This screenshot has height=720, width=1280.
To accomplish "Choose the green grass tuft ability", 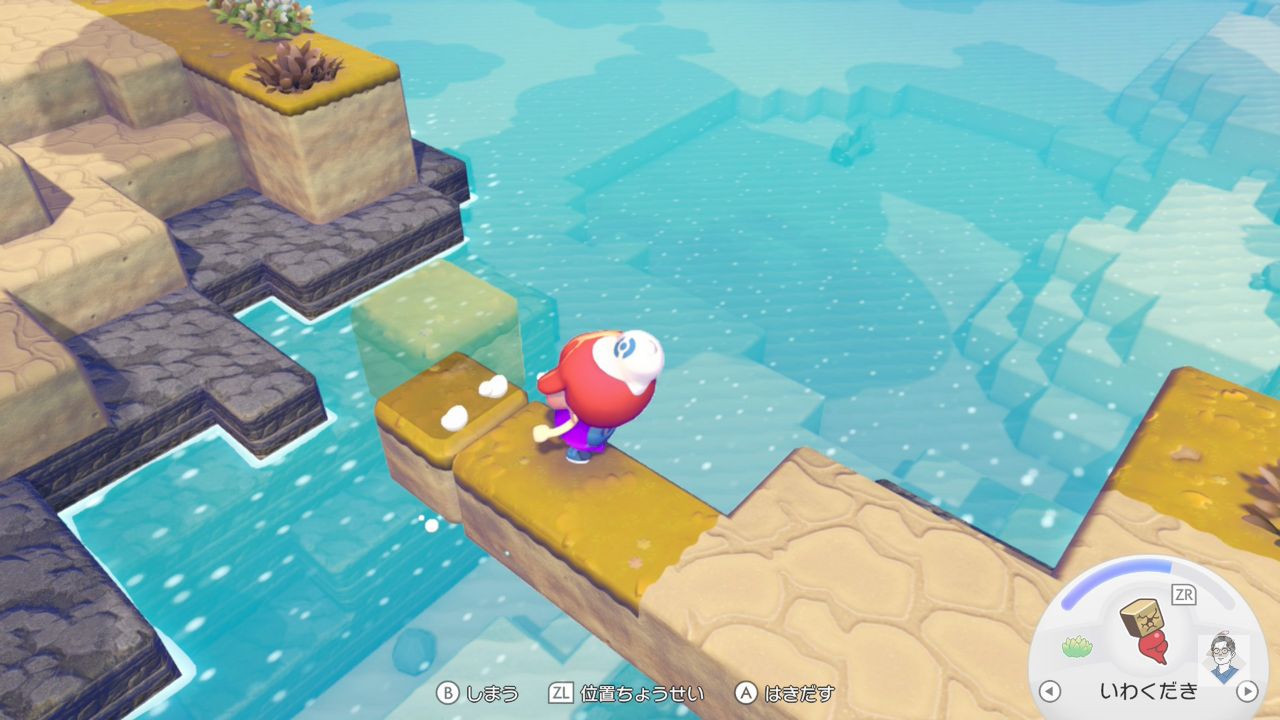I will [1077, 646].
